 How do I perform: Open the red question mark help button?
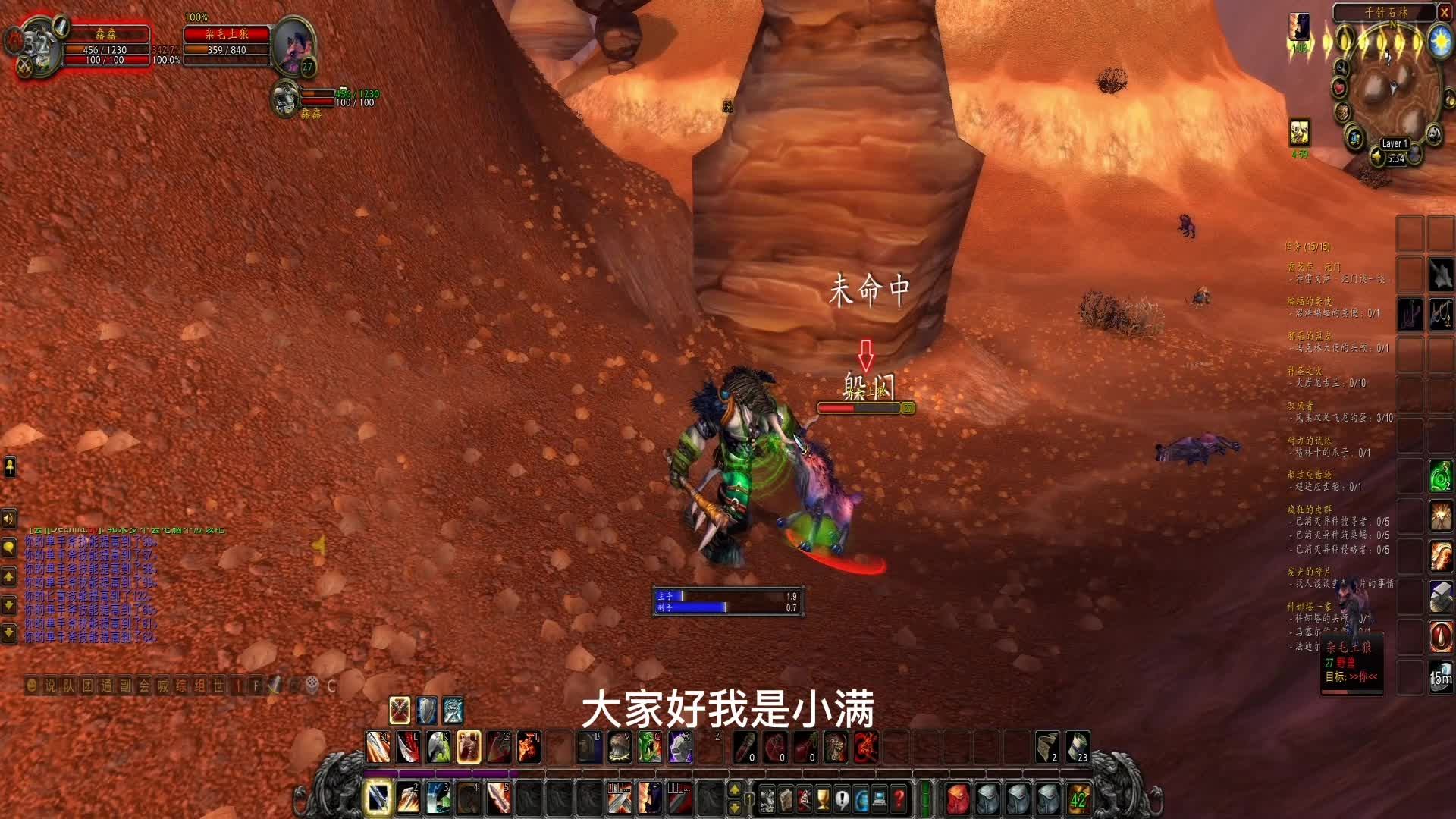click(x=899, y=799)
